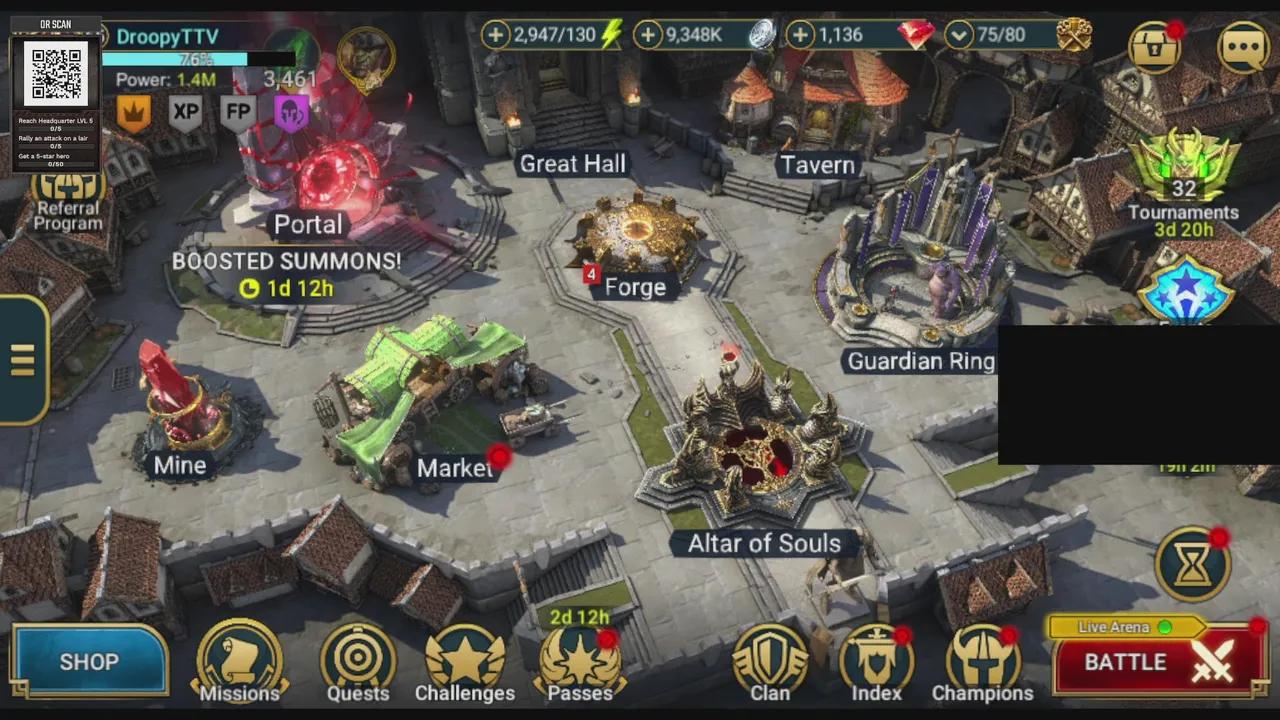
Task: Click the hourglass timed-offers icon
Action: [1191, 565]
